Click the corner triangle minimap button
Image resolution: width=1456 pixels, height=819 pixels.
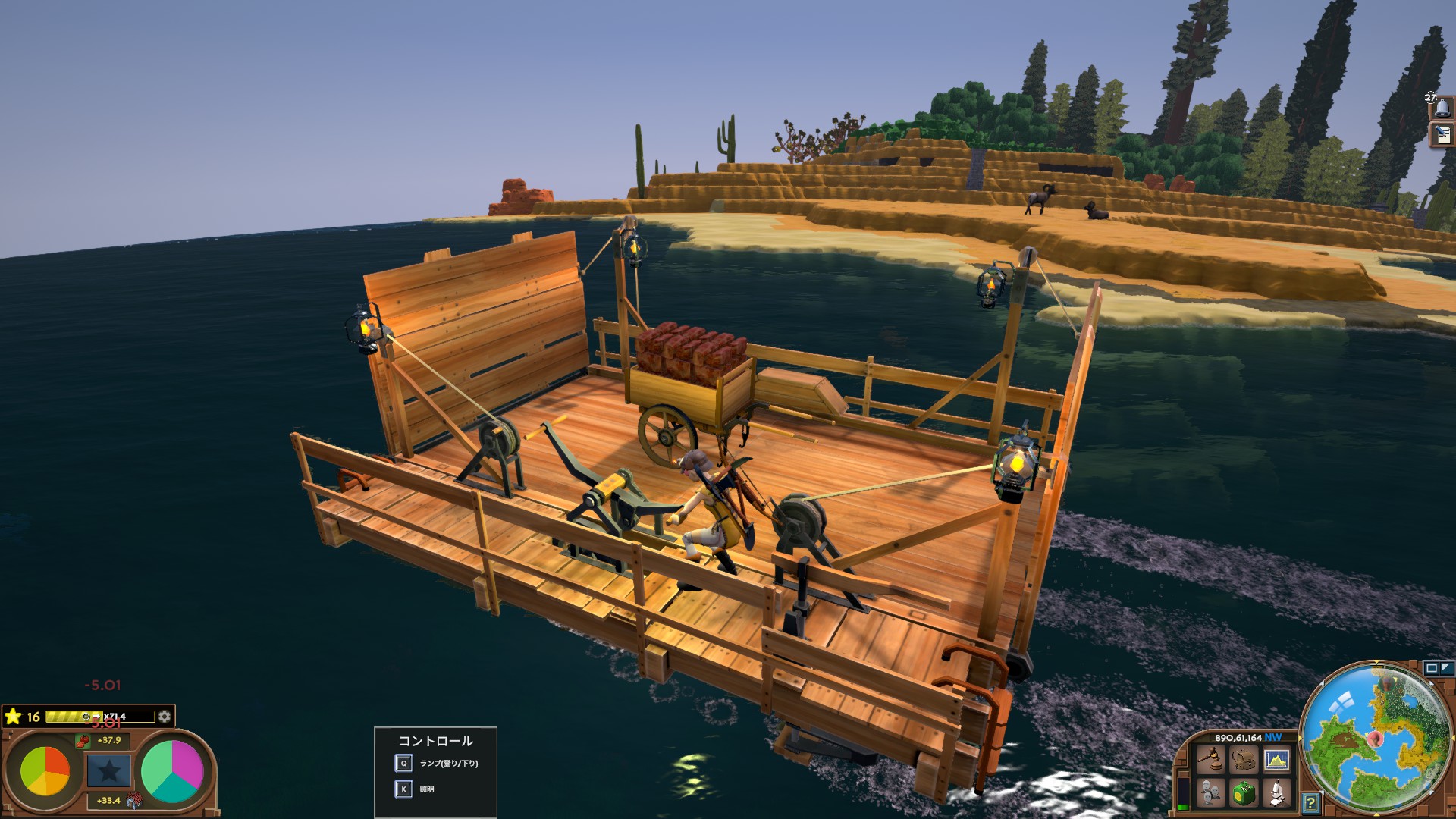coord(1446,668)
